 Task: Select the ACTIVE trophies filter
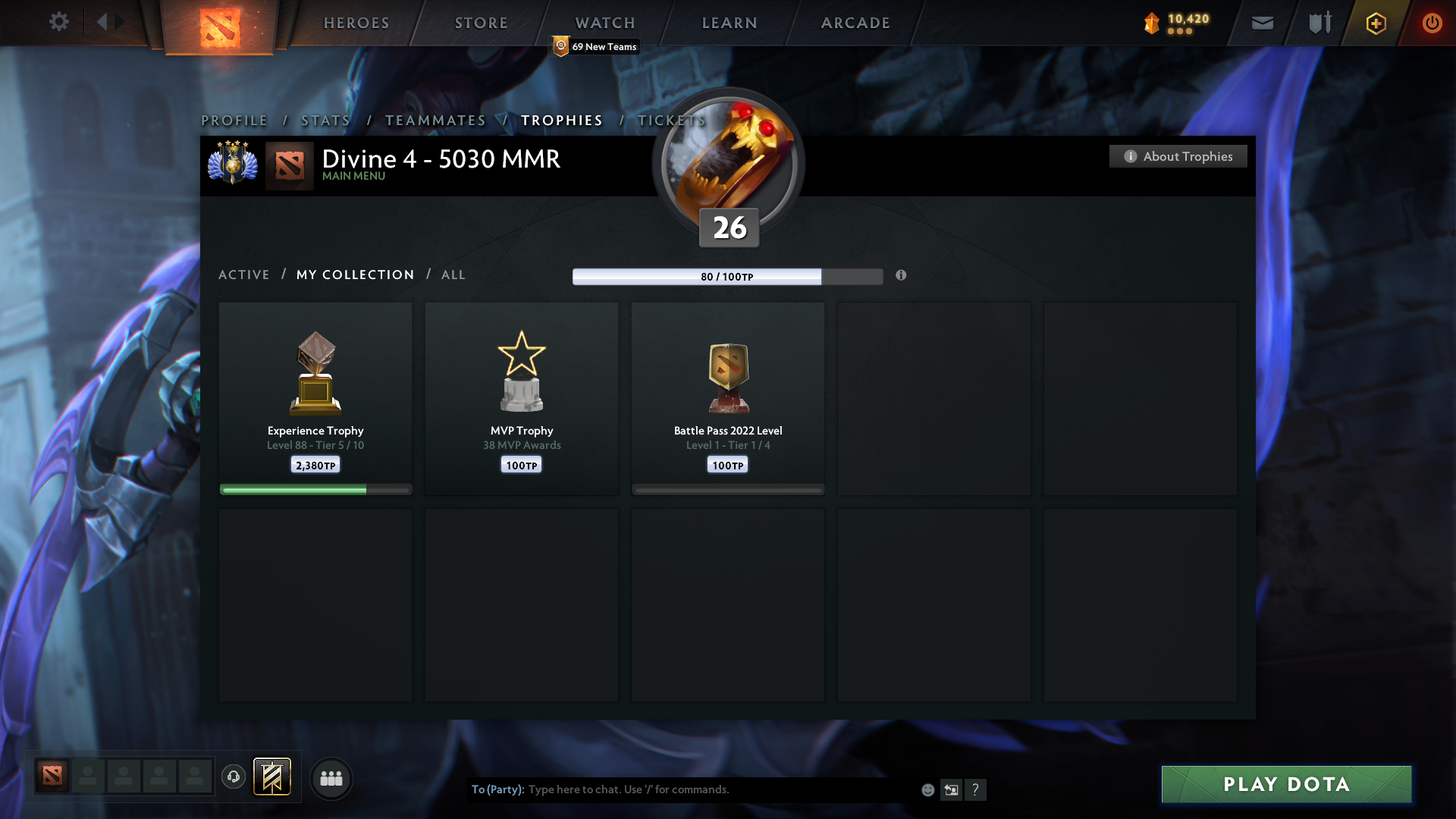243,275
